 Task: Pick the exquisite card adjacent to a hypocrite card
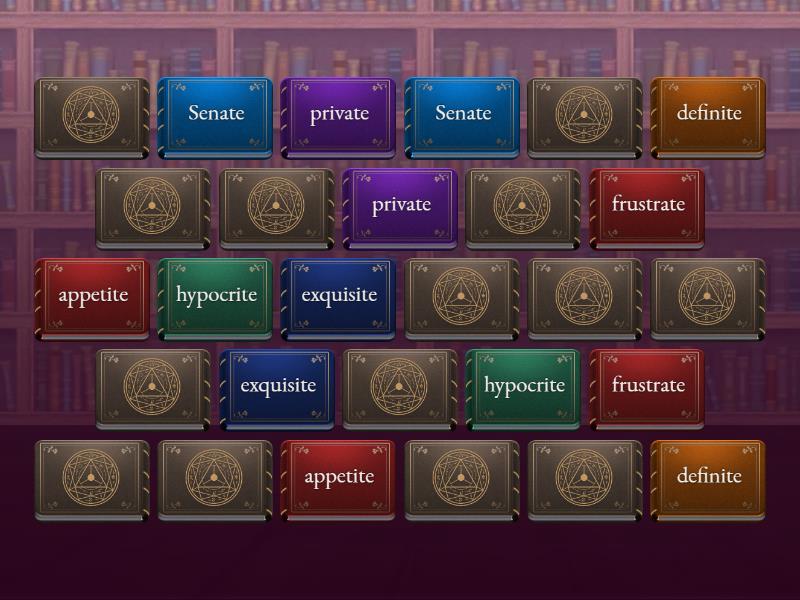point(339,295)
